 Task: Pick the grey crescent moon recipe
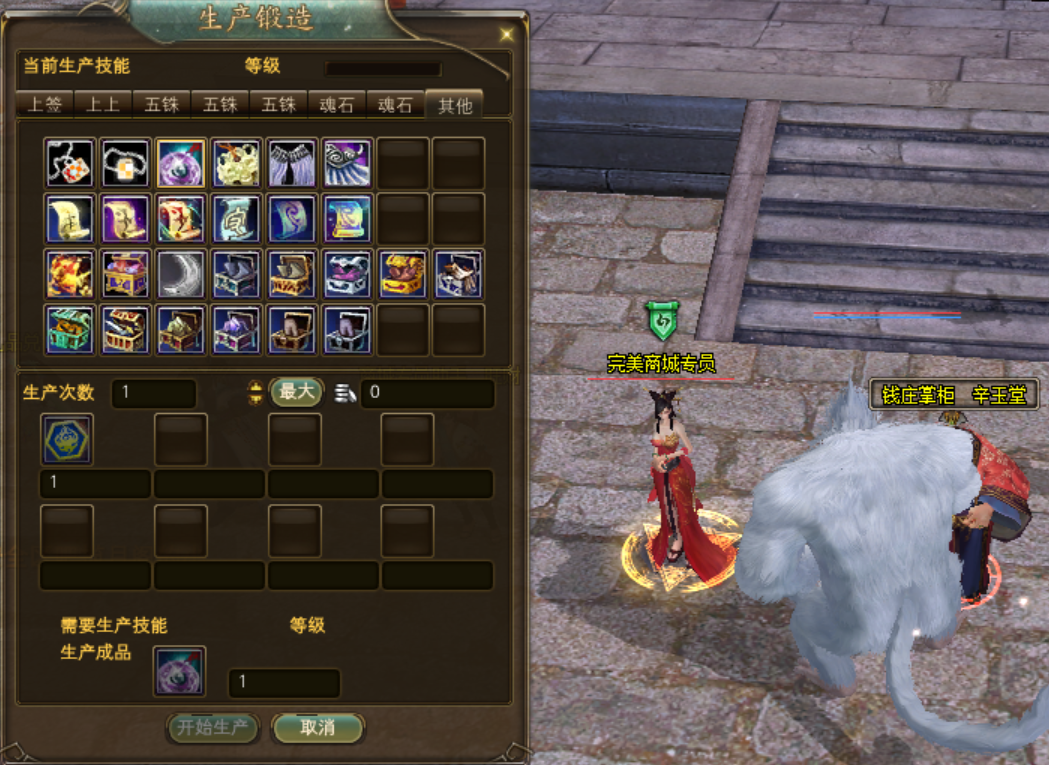coord(181,274)
